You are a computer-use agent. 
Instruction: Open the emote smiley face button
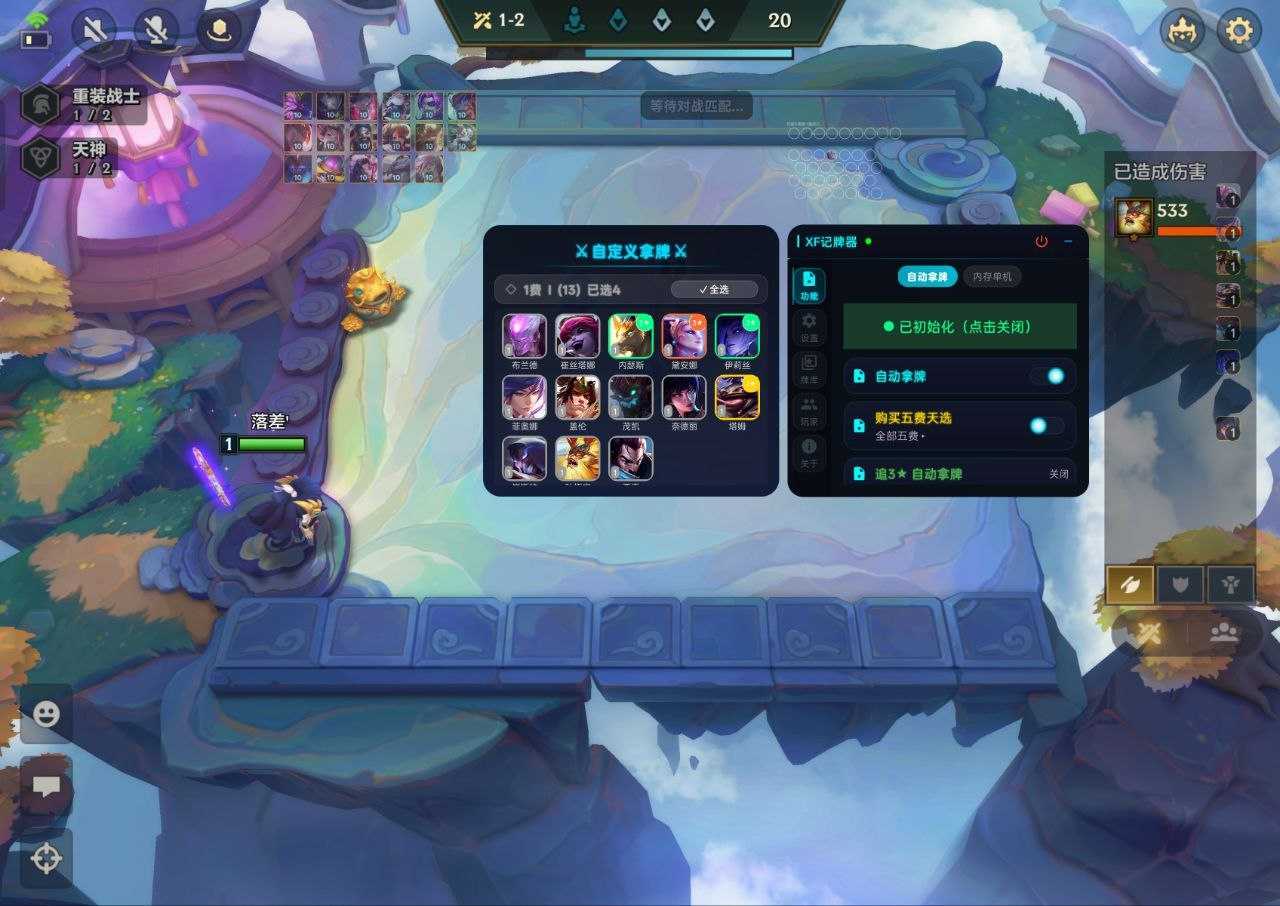click(x=46, y=714)
